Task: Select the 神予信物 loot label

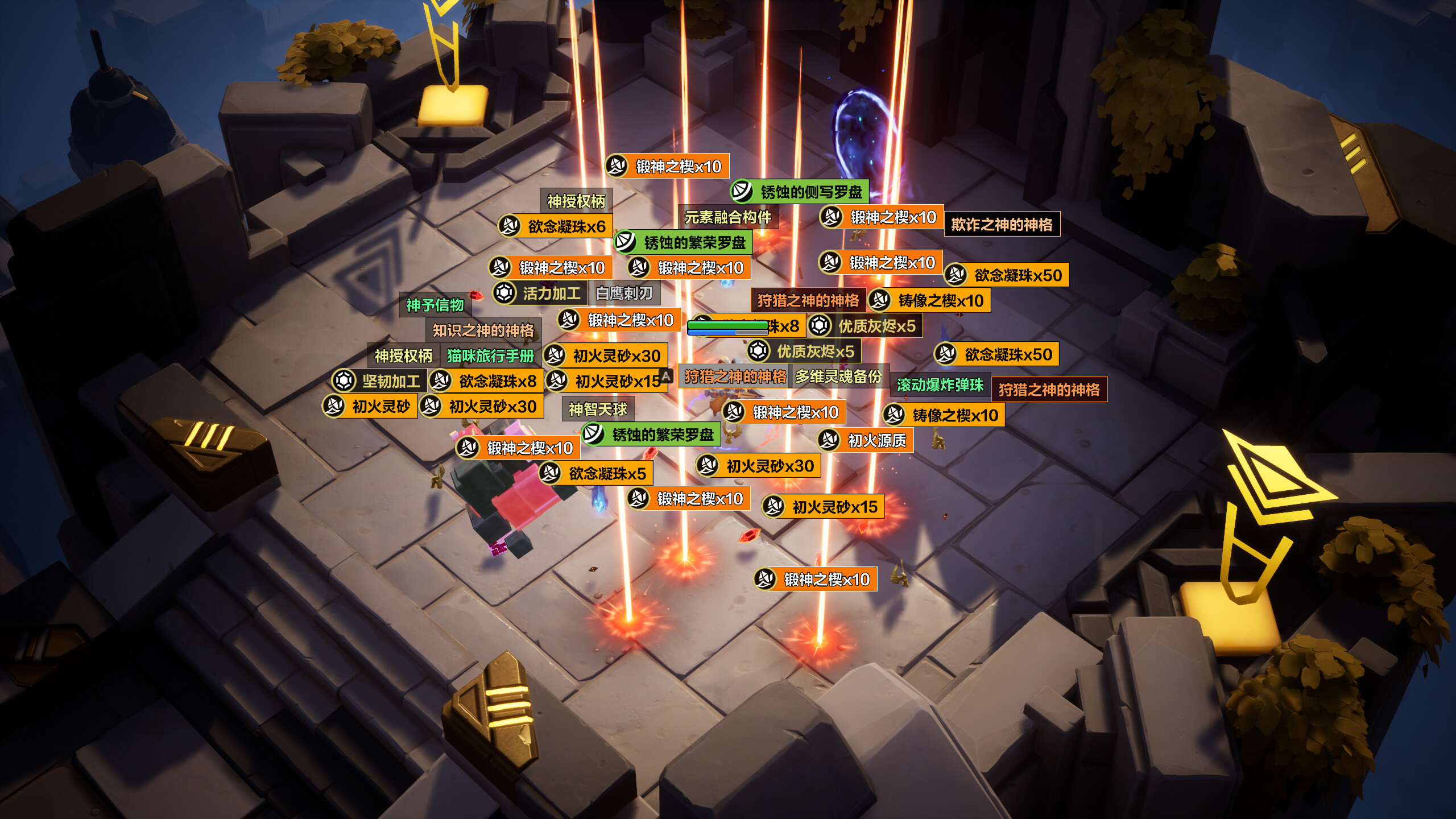Action: pos(435,305)
